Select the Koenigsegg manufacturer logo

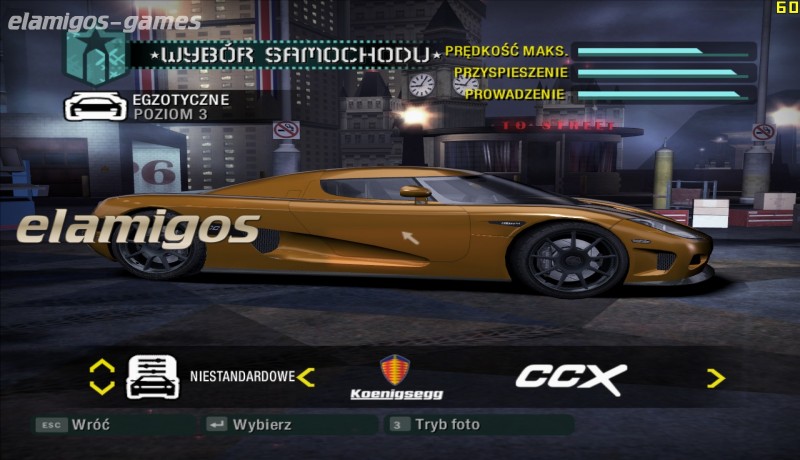click(396, 377)
